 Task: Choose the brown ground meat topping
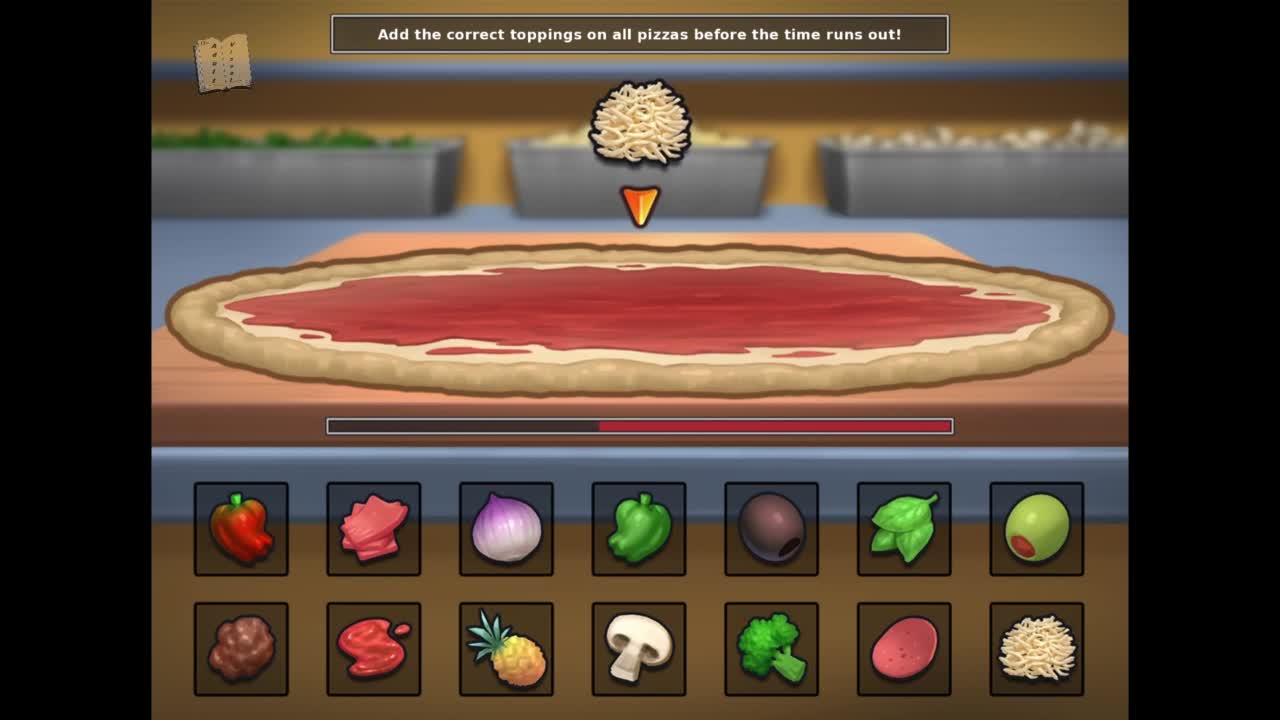tap(241, 649)
